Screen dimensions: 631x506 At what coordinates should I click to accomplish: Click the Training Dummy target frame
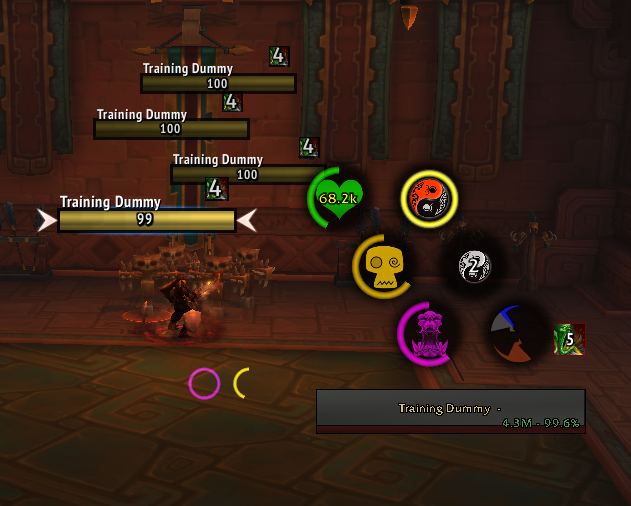pos(450,410)
